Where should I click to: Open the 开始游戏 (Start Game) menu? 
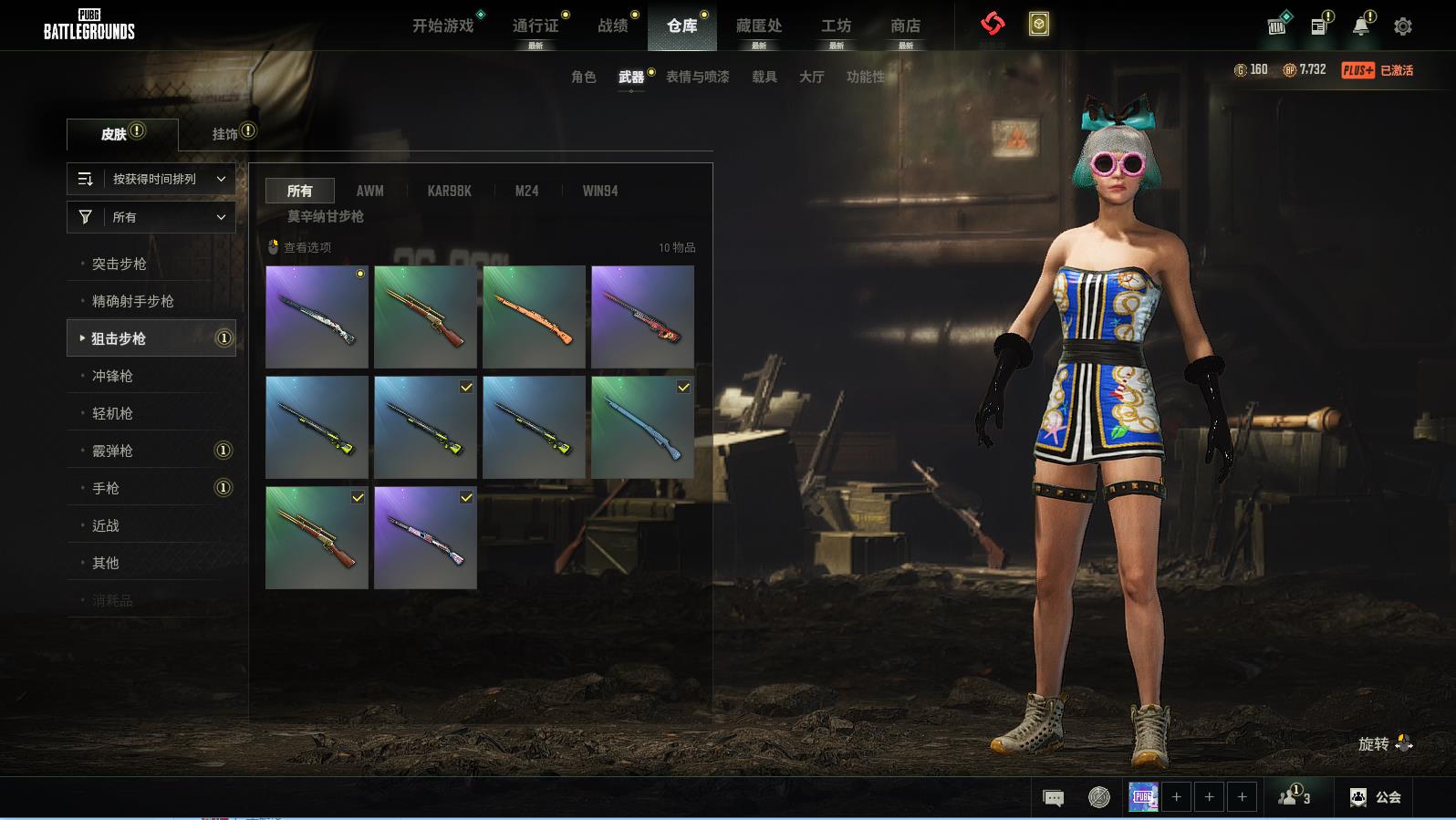443,26
